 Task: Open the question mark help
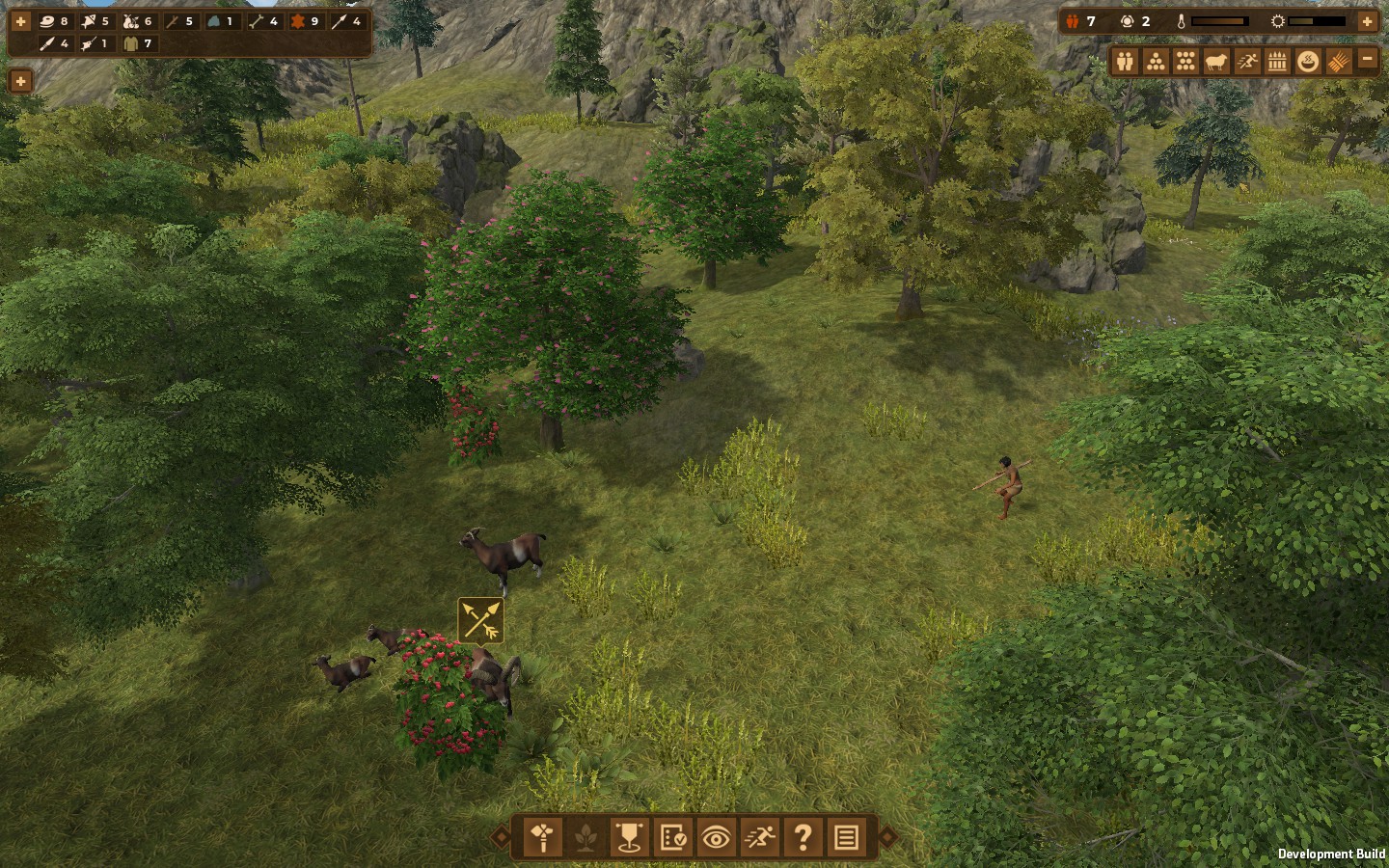click(x=803, y=837)
